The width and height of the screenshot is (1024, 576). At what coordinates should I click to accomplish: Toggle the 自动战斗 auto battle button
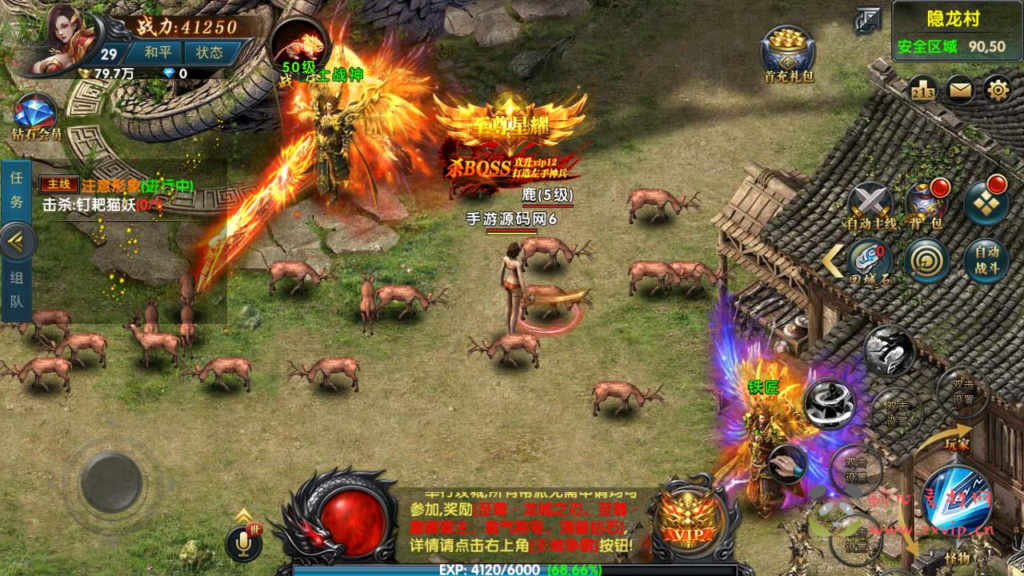pos(986,261)
